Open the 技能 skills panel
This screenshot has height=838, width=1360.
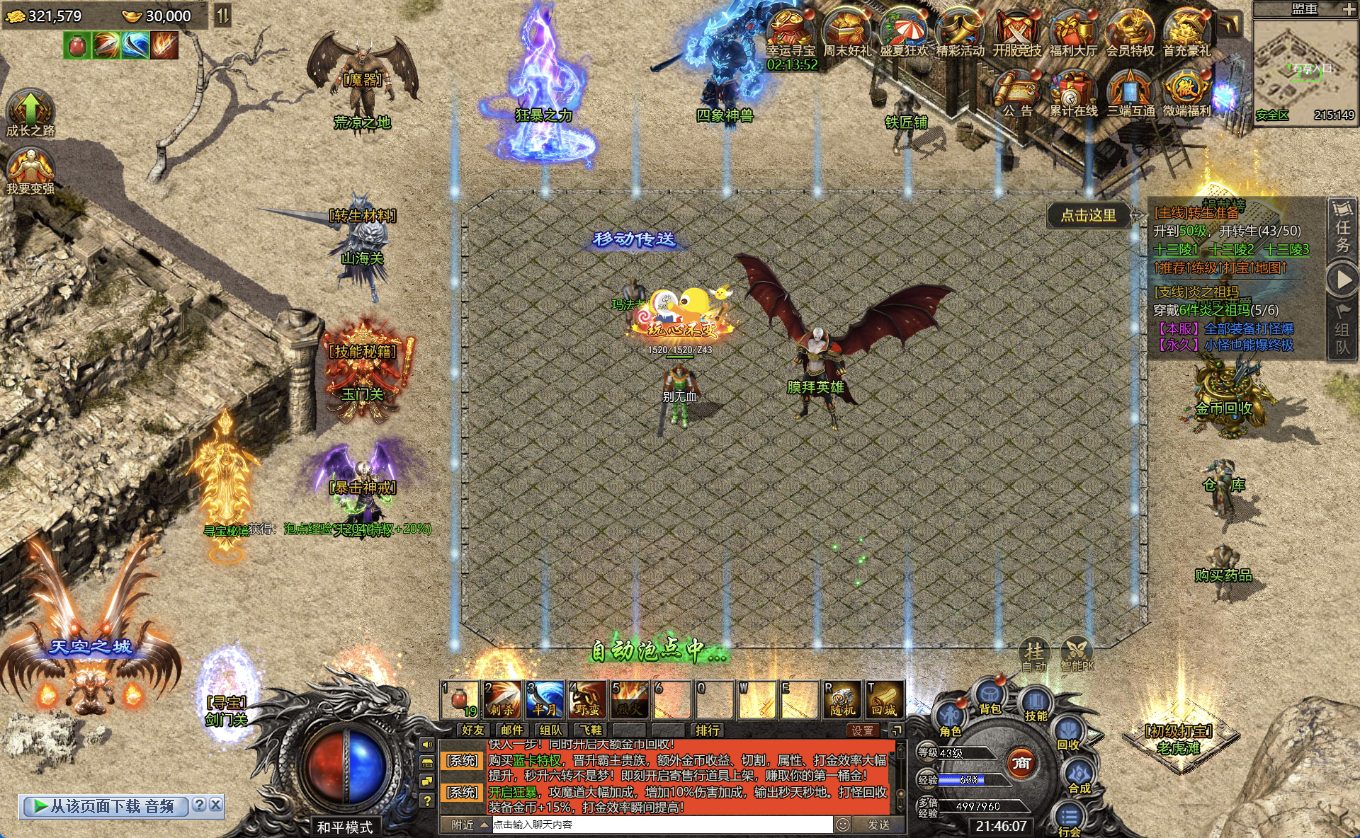(1035, 704)
